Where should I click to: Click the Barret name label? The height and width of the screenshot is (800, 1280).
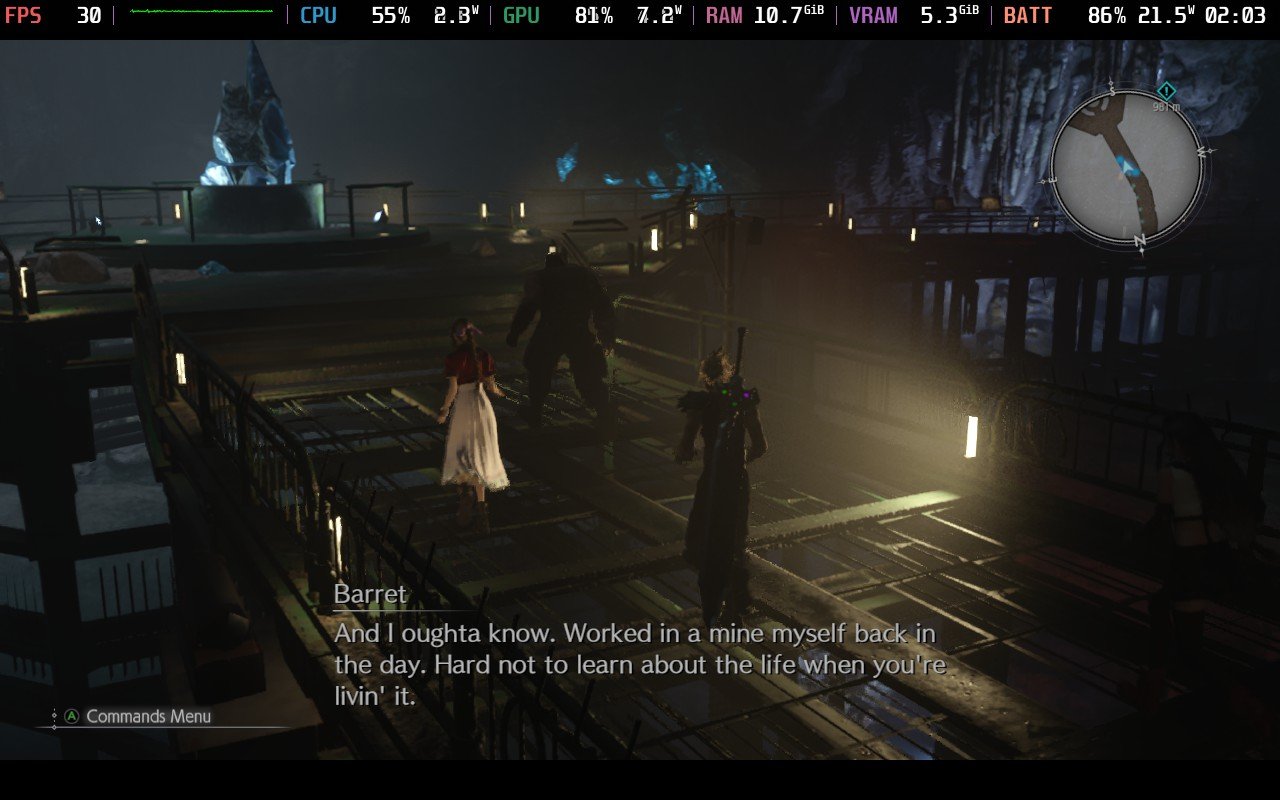[370, 593]
